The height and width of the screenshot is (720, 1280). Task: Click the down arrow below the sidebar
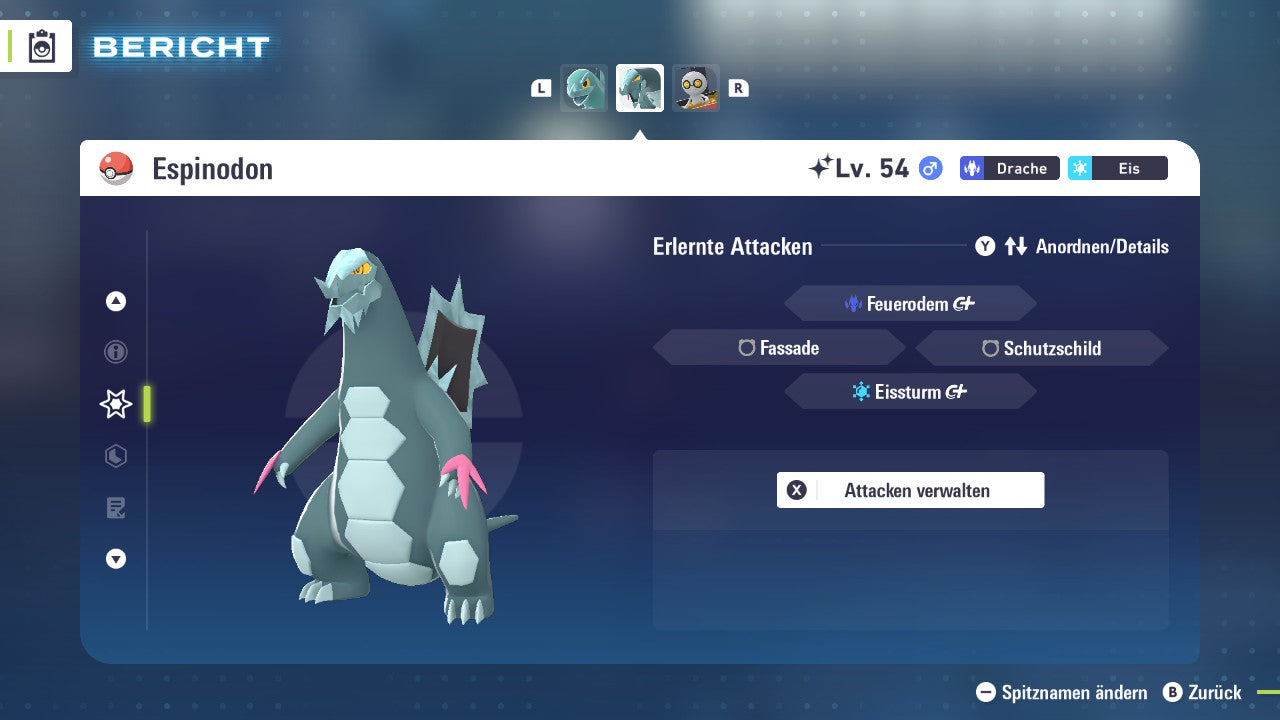115,559
